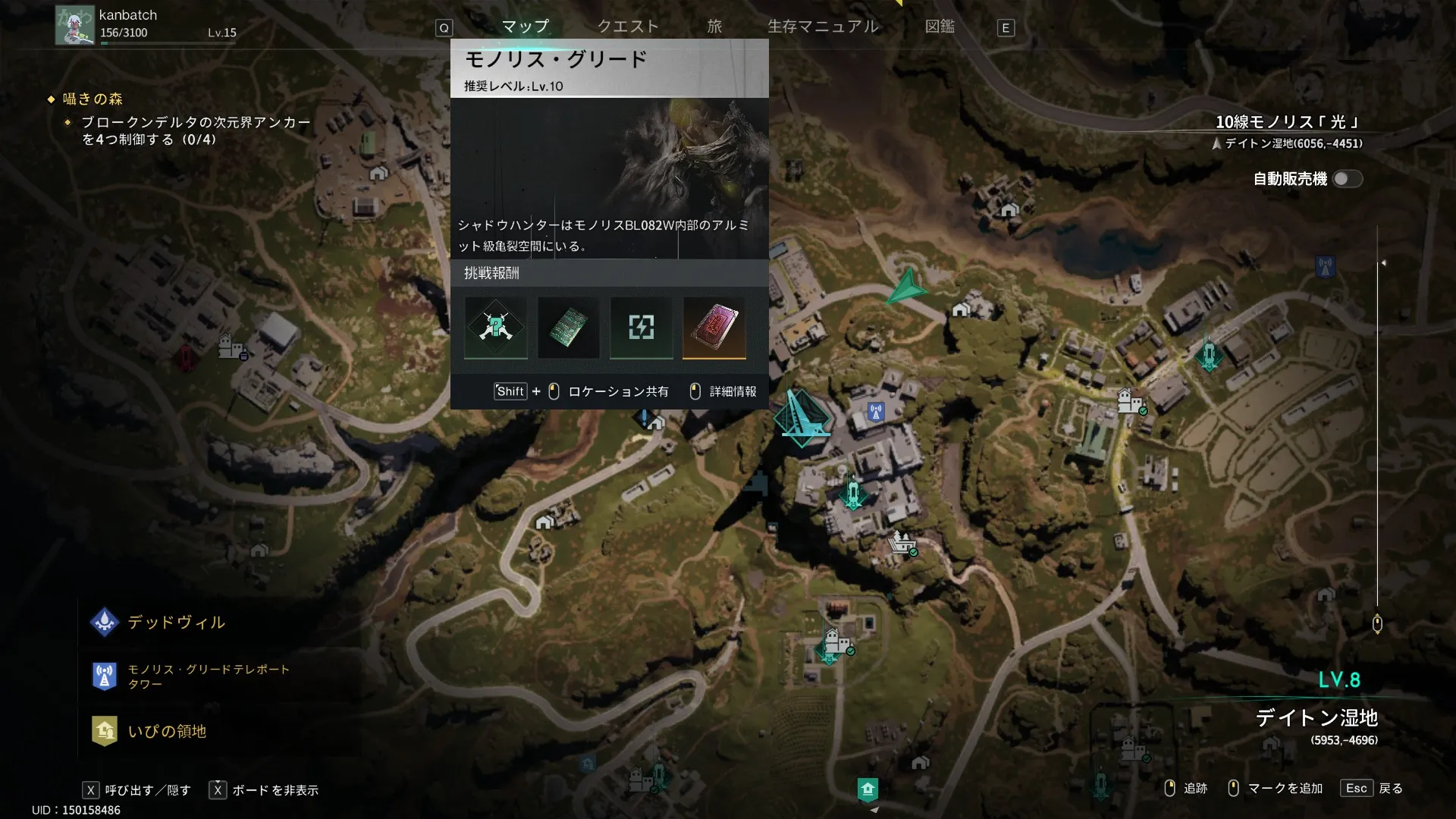This screenshot has width=1456, height=819.
Task: Click the blue teleport tower map icon
Action: click(876, 413)
